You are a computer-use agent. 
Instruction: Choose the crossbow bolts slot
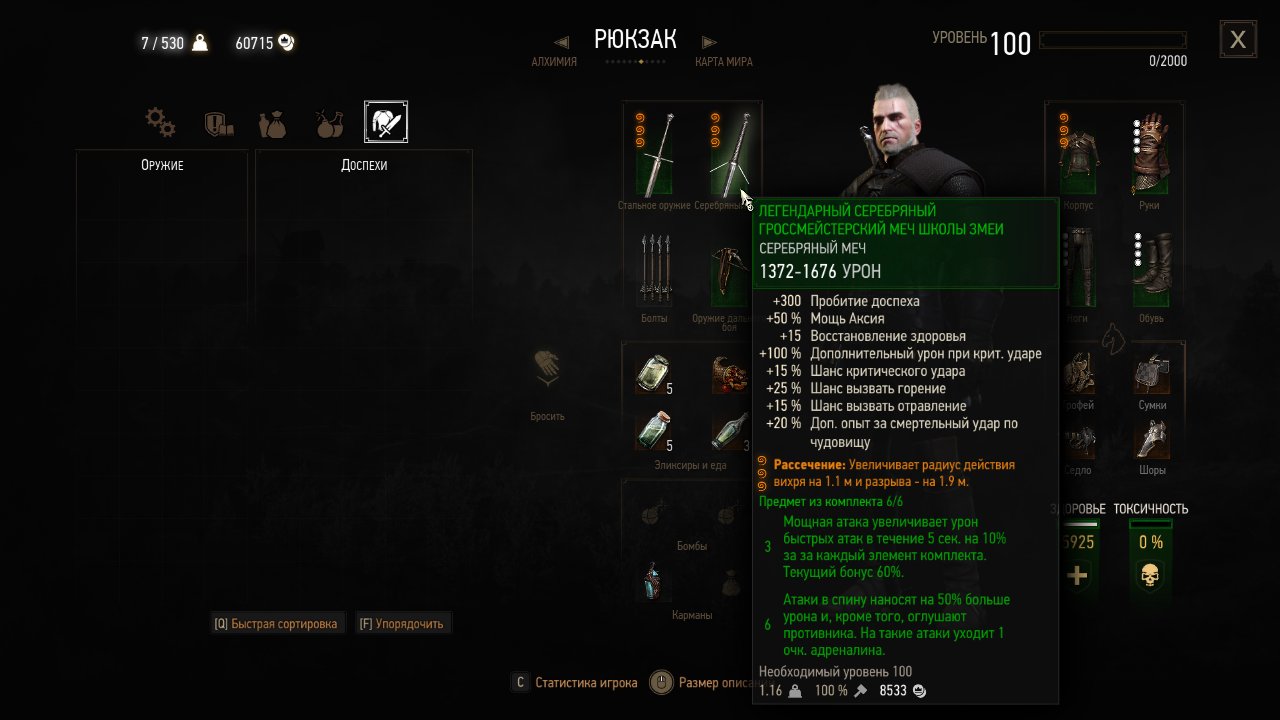654,270
